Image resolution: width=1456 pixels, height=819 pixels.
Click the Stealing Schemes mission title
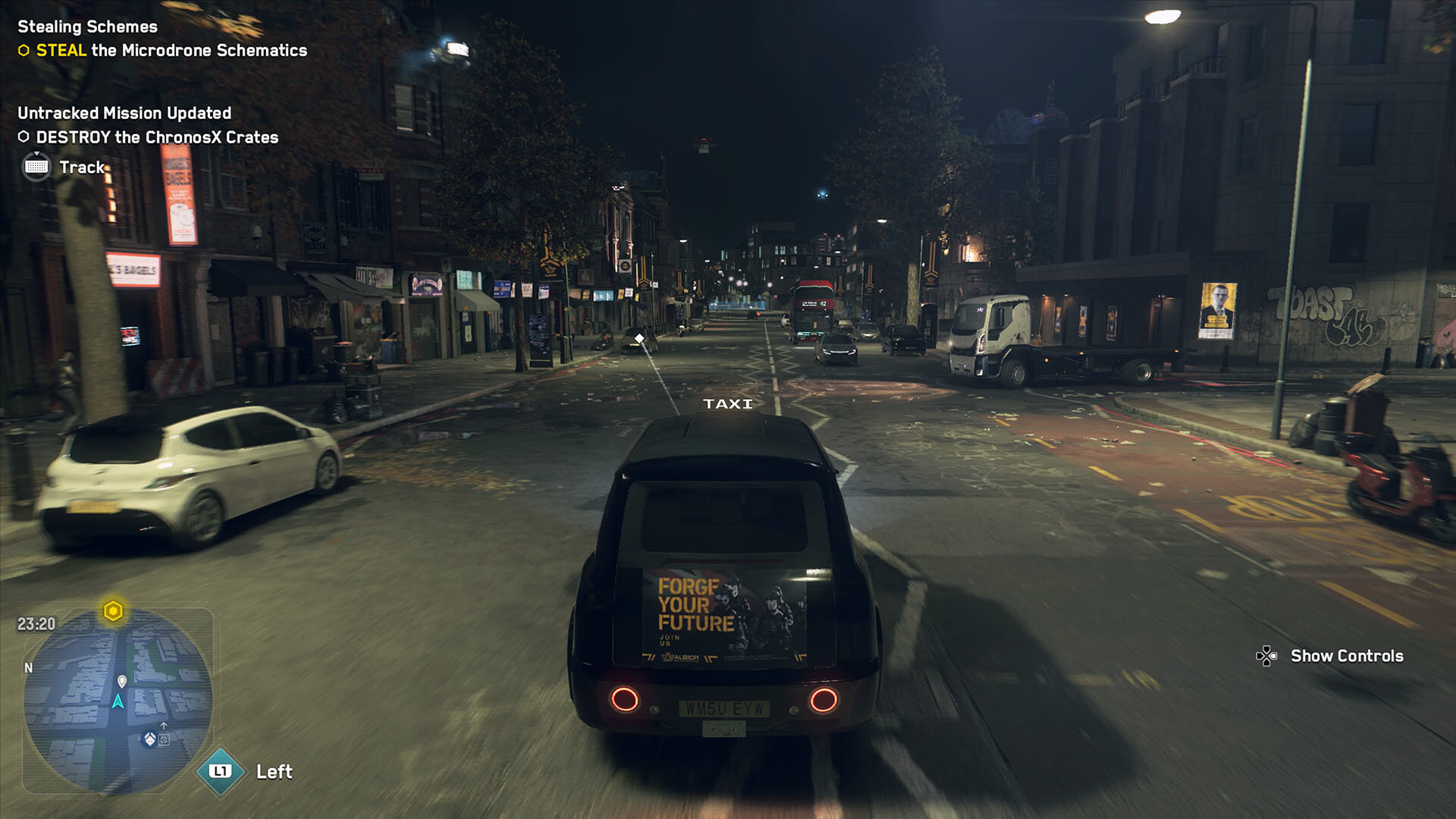87,27
